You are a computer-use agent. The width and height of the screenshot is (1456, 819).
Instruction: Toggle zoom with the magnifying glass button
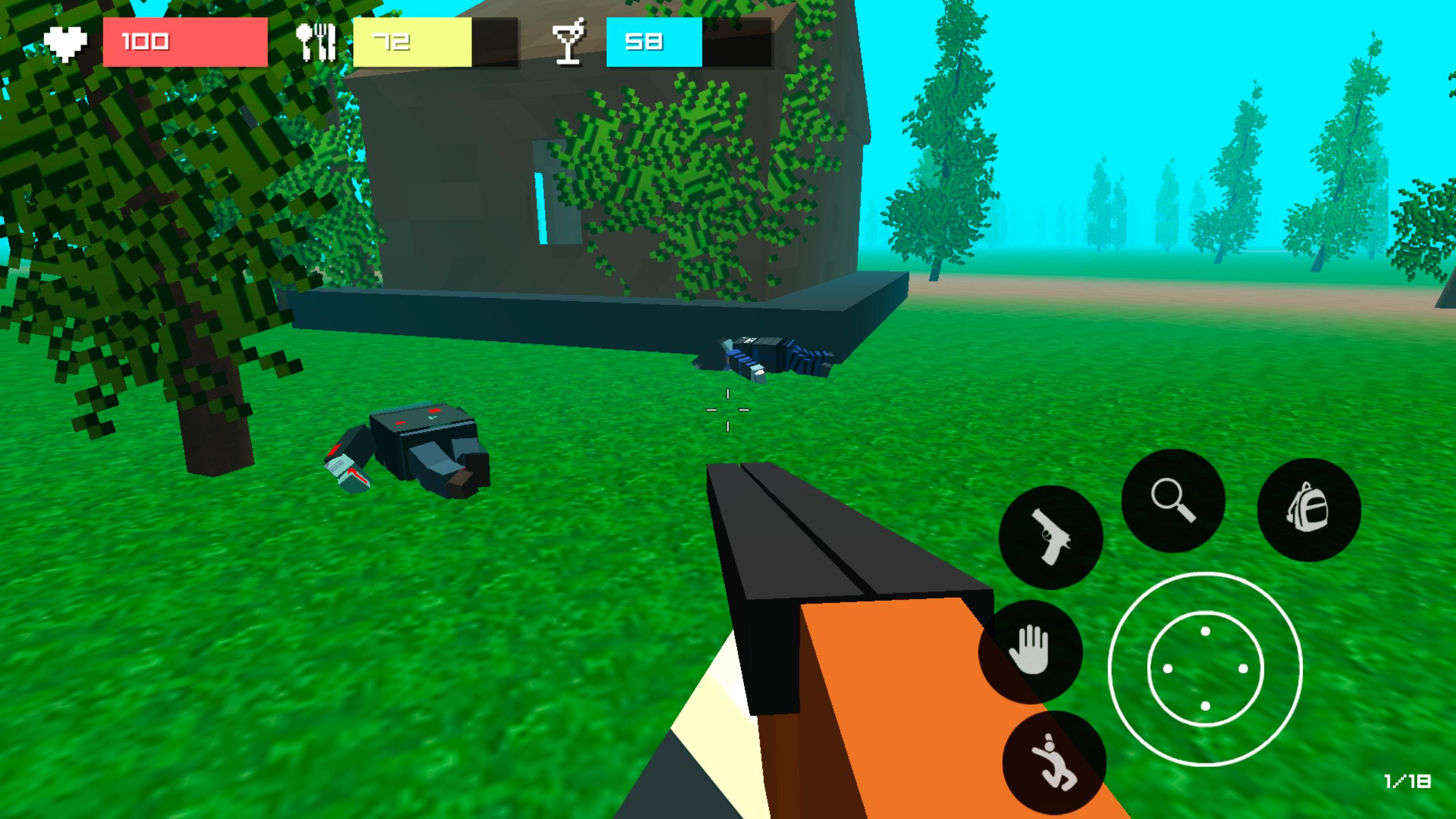(1174, 500)
